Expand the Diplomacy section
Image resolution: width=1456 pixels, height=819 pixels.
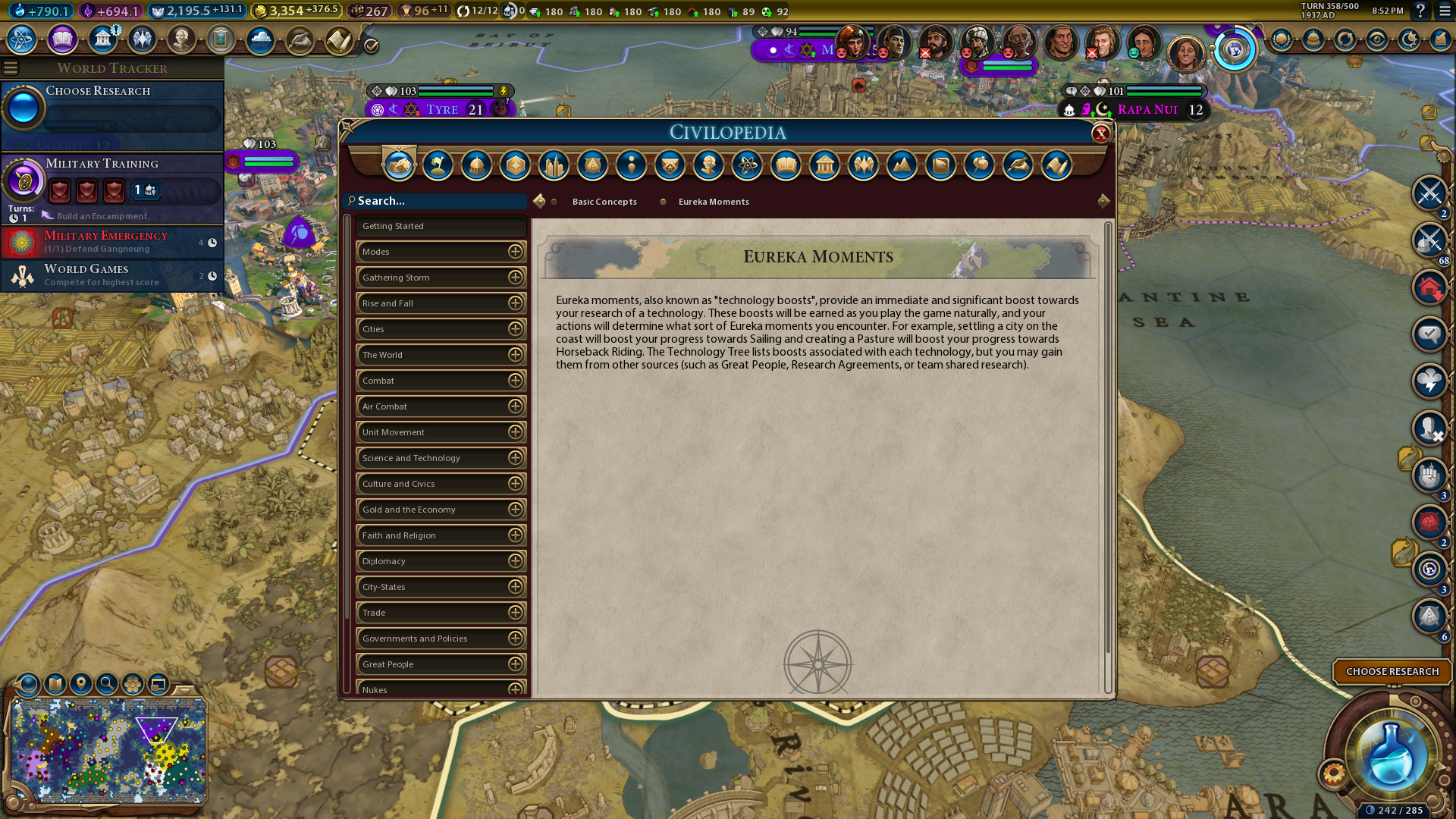[x=515, y=561]
